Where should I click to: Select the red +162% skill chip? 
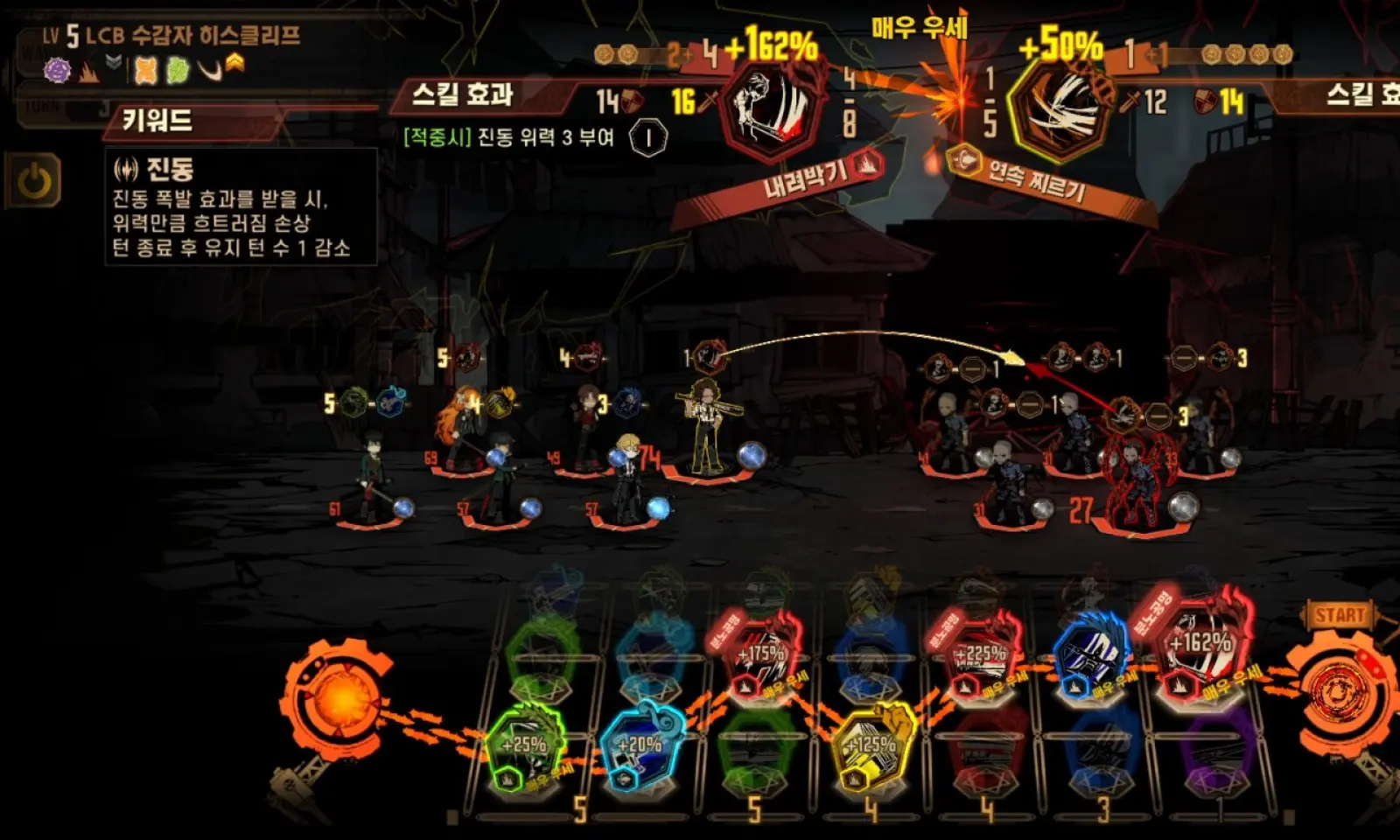coord(1200,646)
